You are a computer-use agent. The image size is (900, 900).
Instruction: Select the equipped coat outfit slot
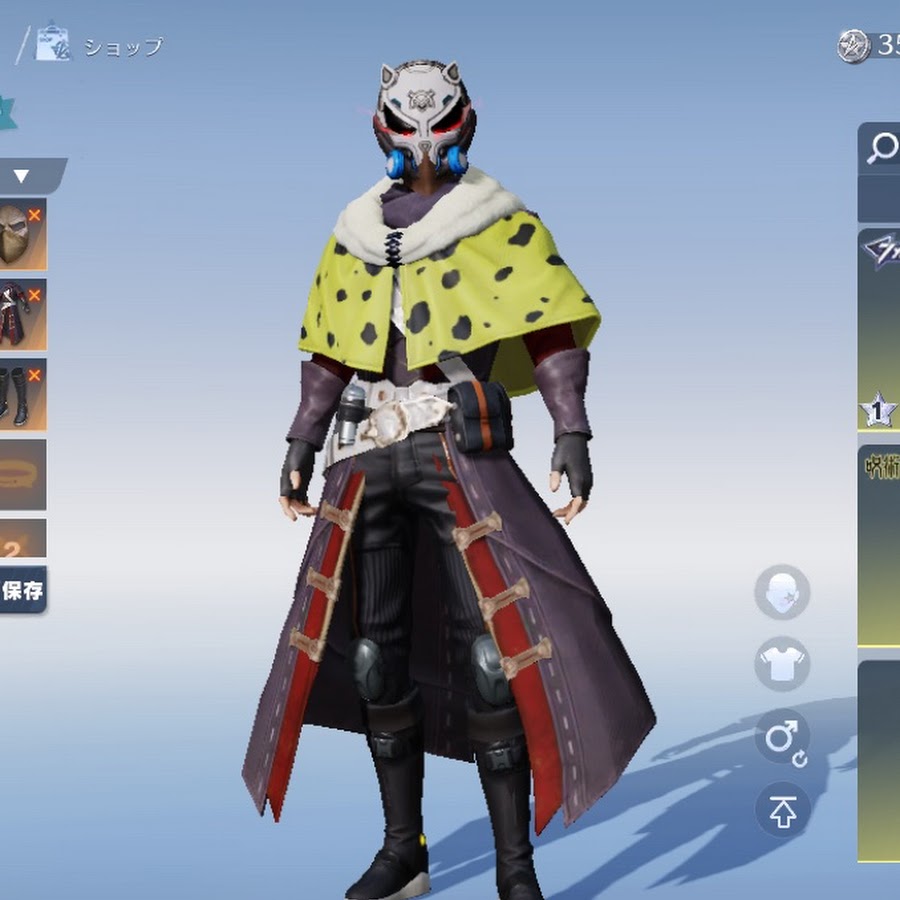tap(18, 314)
